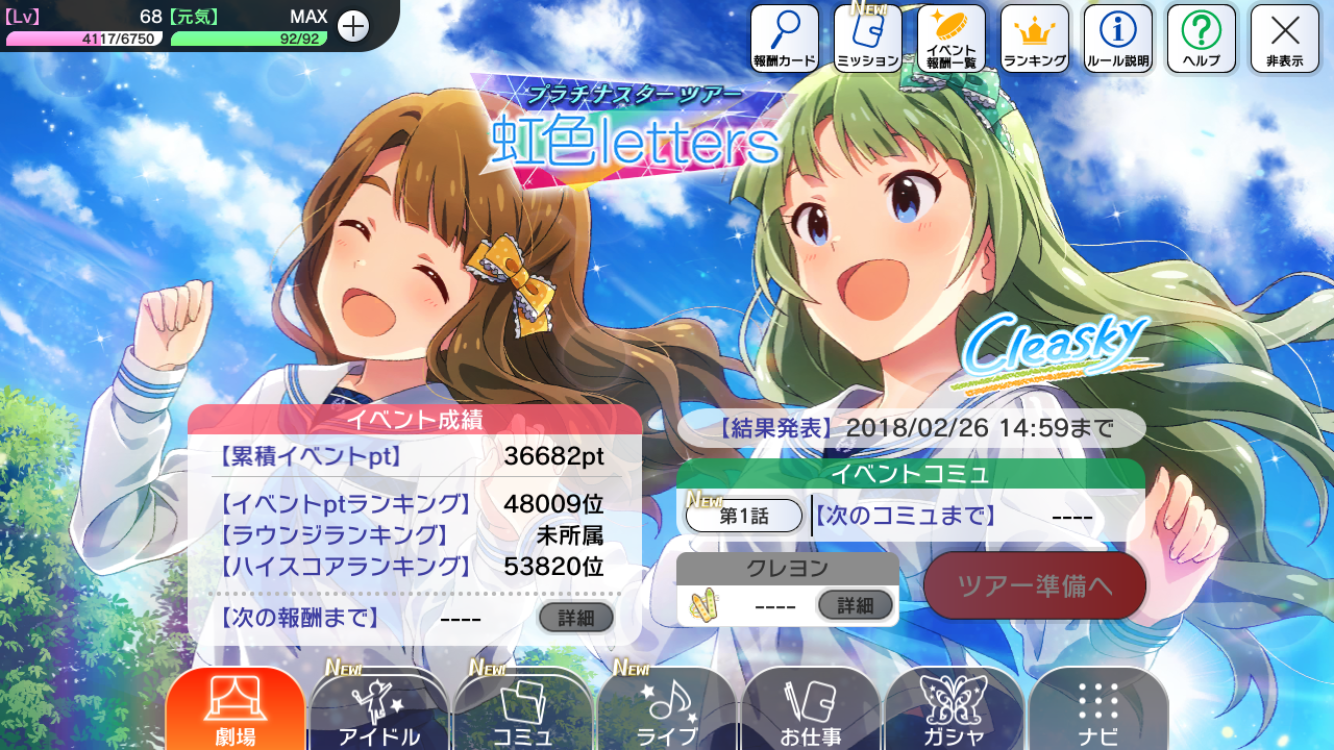
Task: Show 詳細 for next reward in event results
Action: click(576, 618)
